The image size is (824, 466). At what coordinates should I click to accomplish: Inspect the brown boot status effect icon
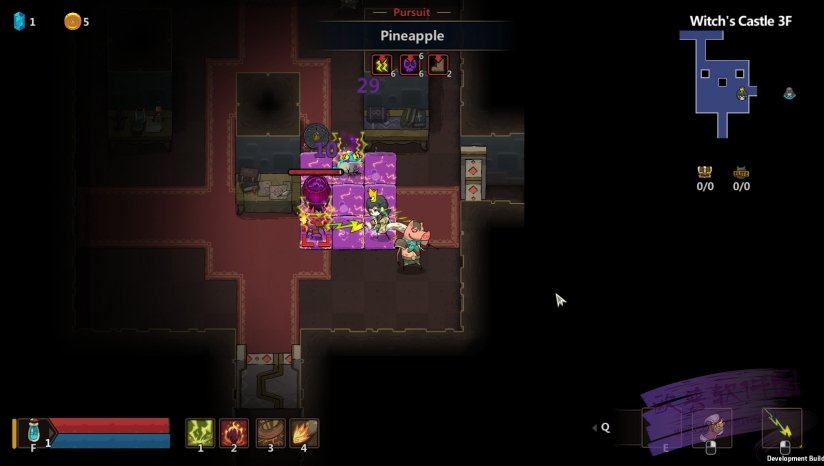[x=437, y=65]
